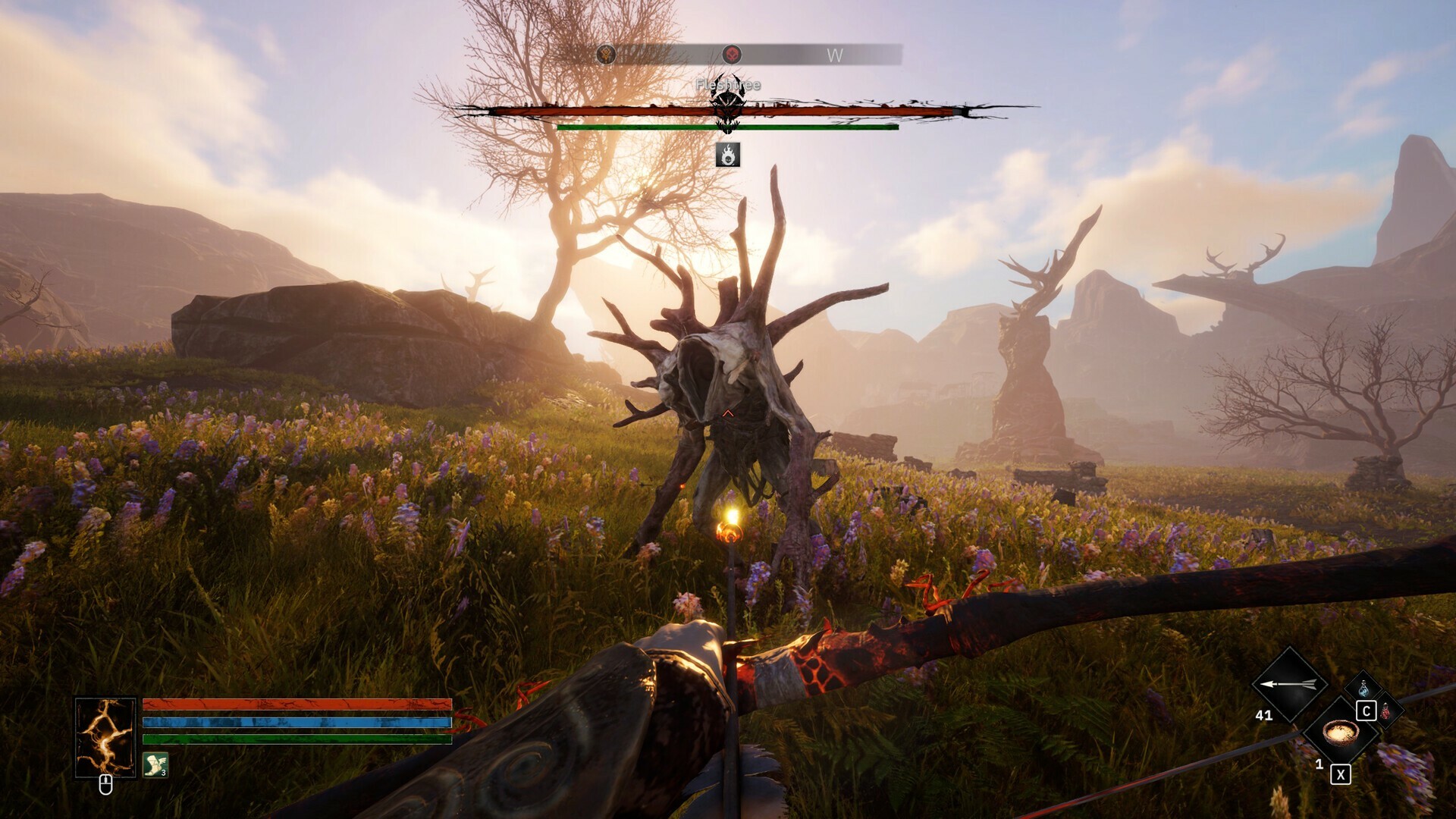Select the W direction marker on the compass
Viewport: 1456px width, 819px height.
834,55
